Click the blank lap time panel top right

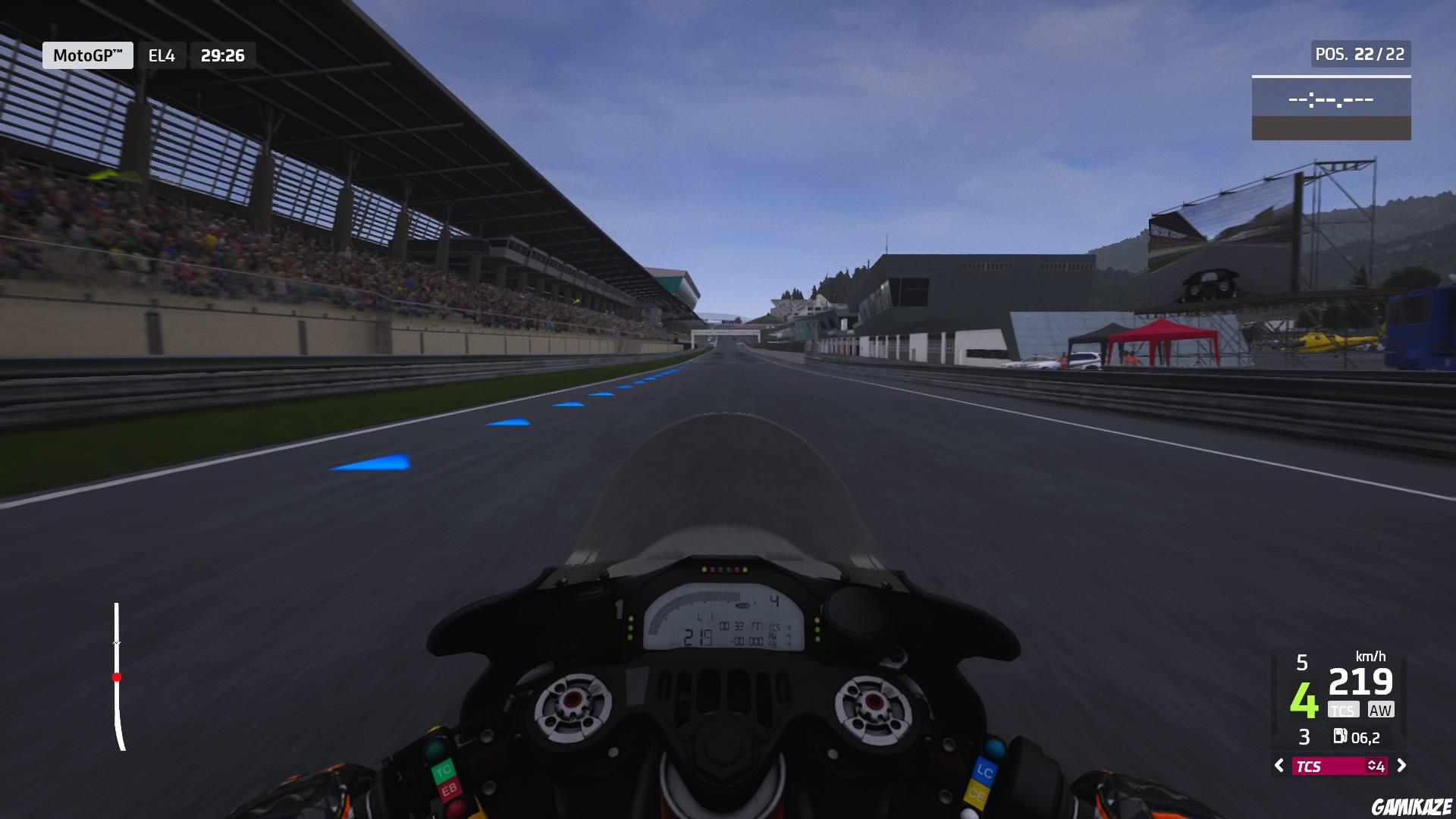pyautogui.click(x=1332, y=99)
